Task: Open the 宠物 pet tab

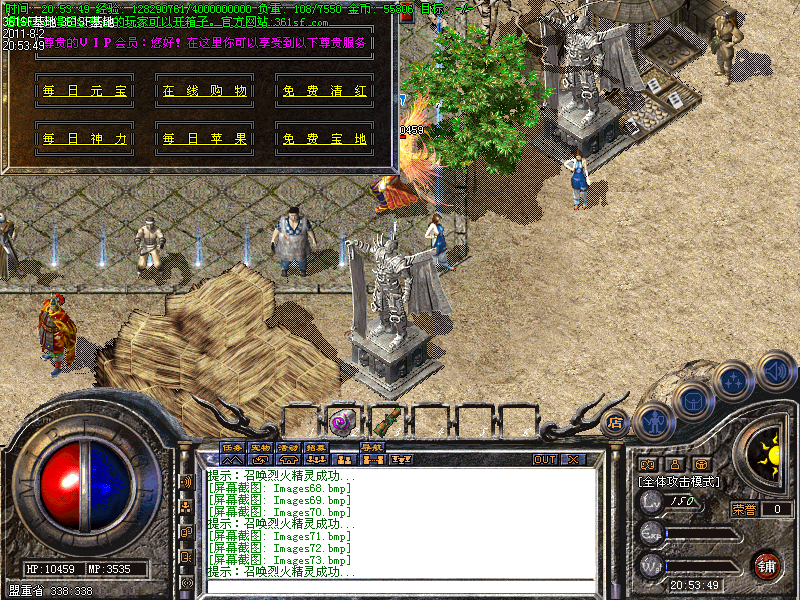Action: 260,447
